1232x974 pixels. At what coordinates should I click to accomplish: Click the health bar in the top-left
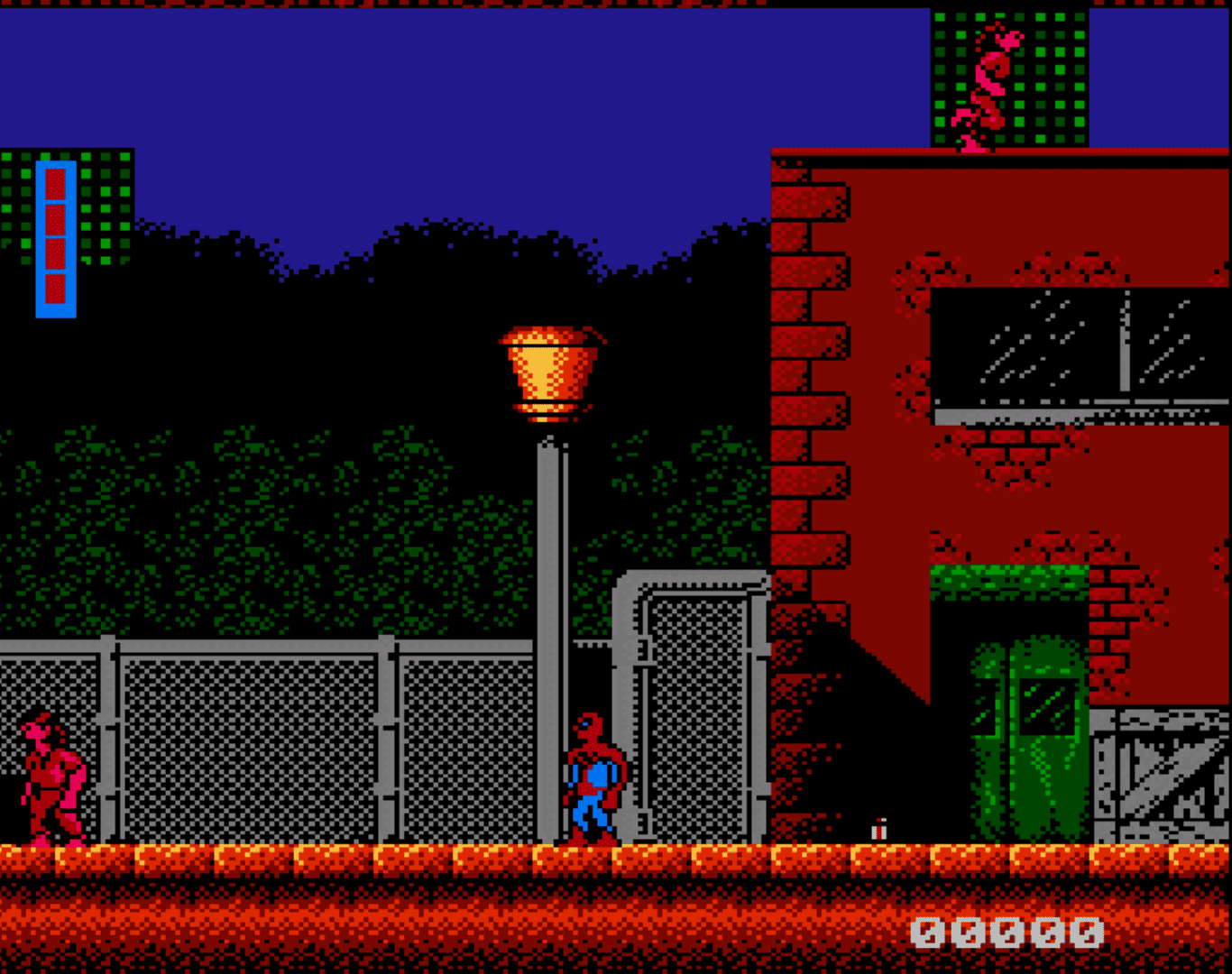coord(56,234)
